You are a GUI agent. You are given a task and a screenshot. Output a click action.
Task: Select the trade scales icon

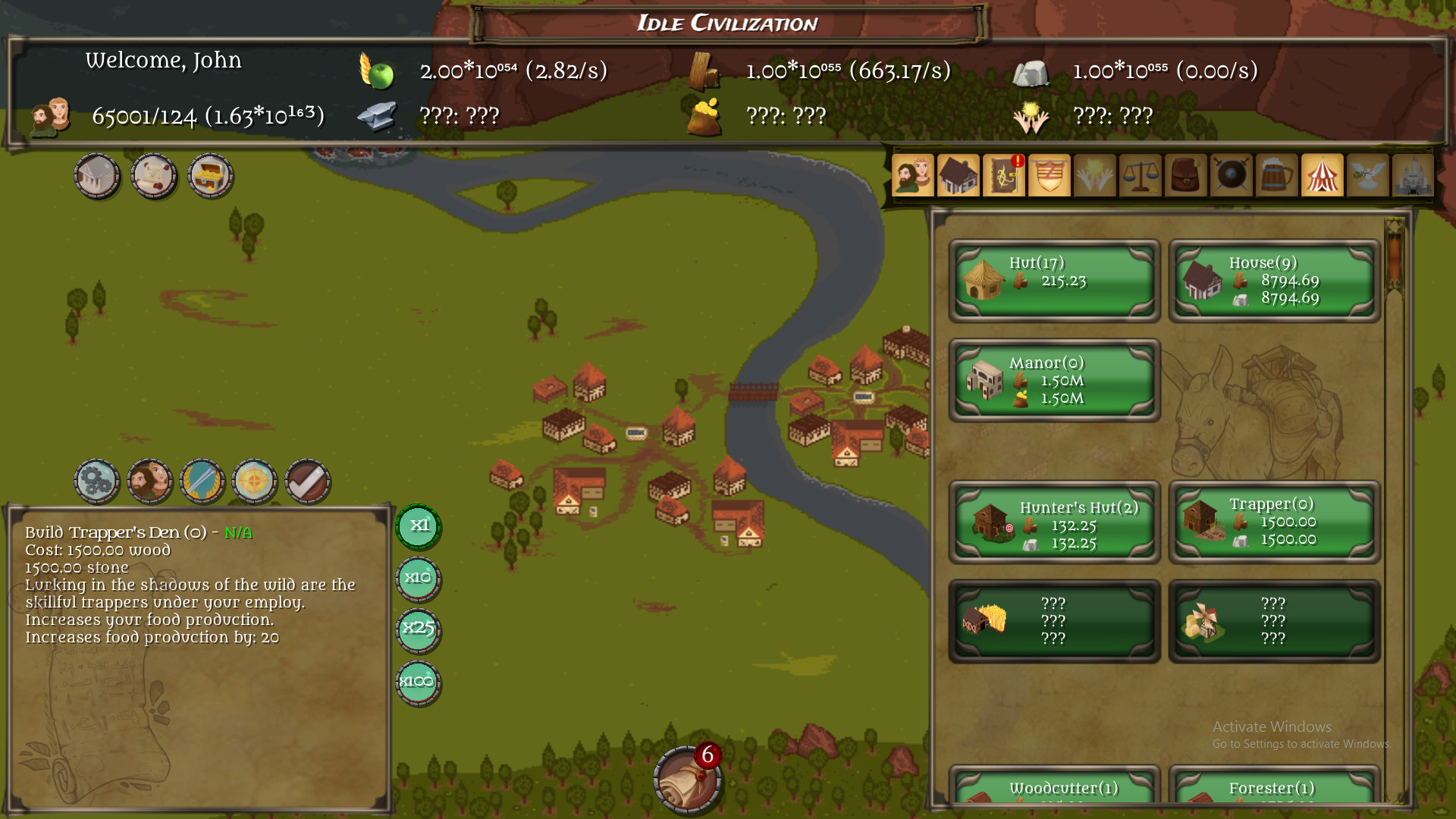[1141, 175]
